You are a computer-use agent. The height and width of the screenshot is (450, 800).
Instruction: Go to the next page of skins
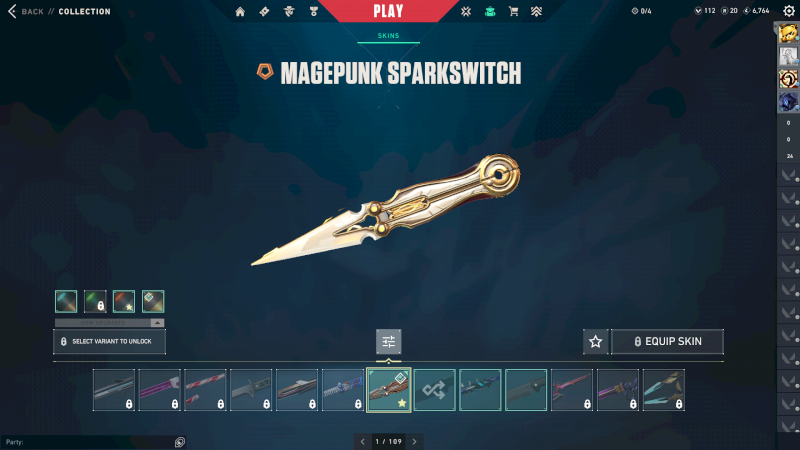coord(415,441)
